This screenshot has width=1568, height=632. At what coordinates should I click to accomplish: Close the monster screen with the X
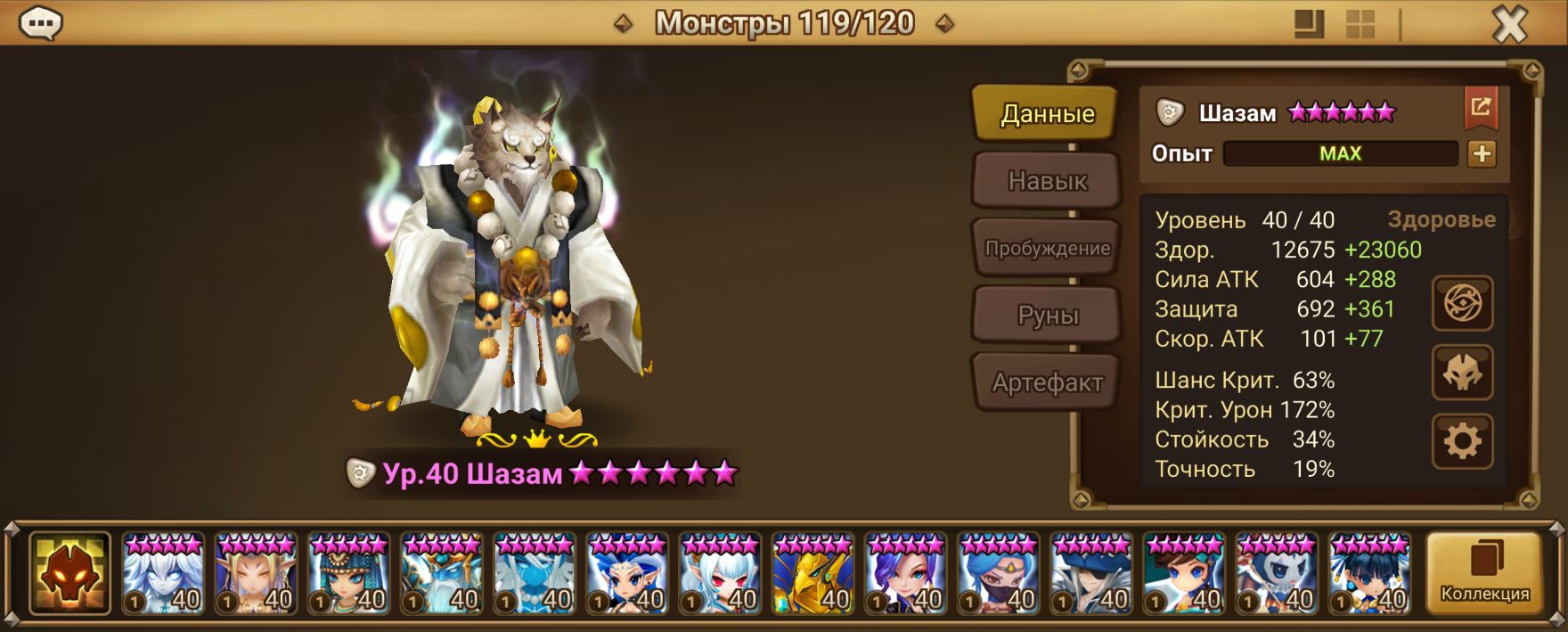(1509, 25)
